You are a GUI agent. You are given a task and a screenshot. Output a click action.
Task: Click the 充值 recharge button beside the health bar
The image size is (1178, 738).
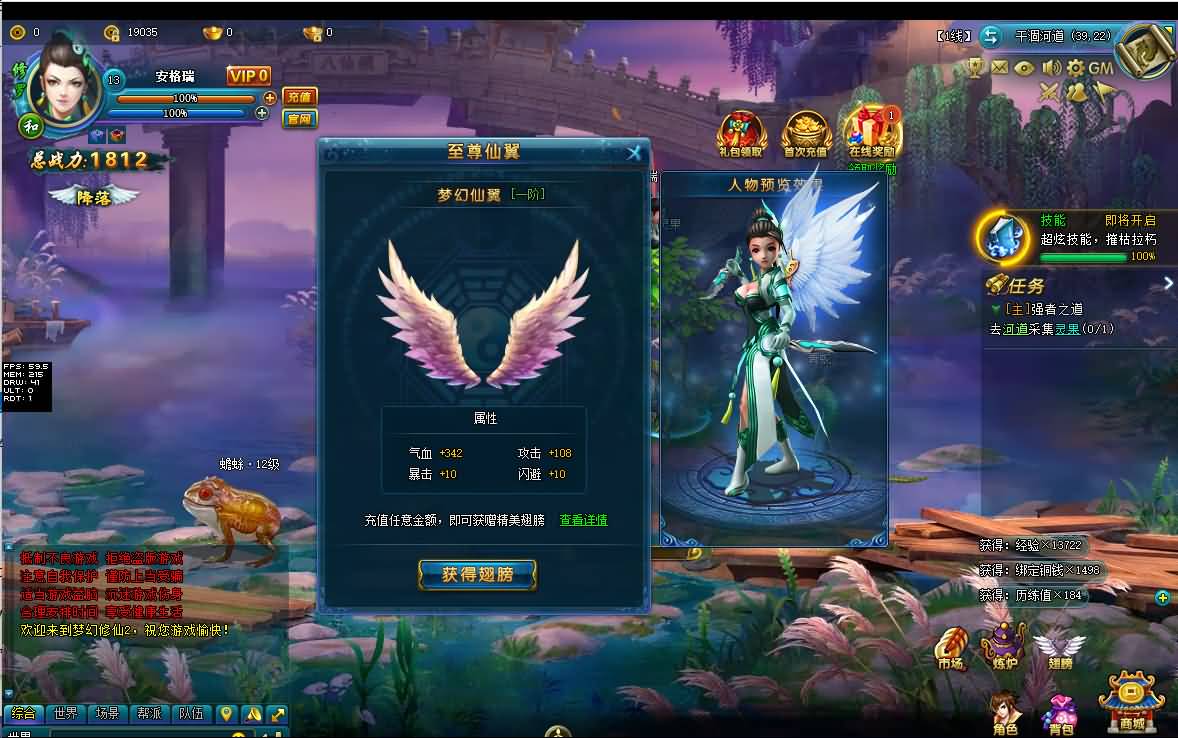click(299, 97)
